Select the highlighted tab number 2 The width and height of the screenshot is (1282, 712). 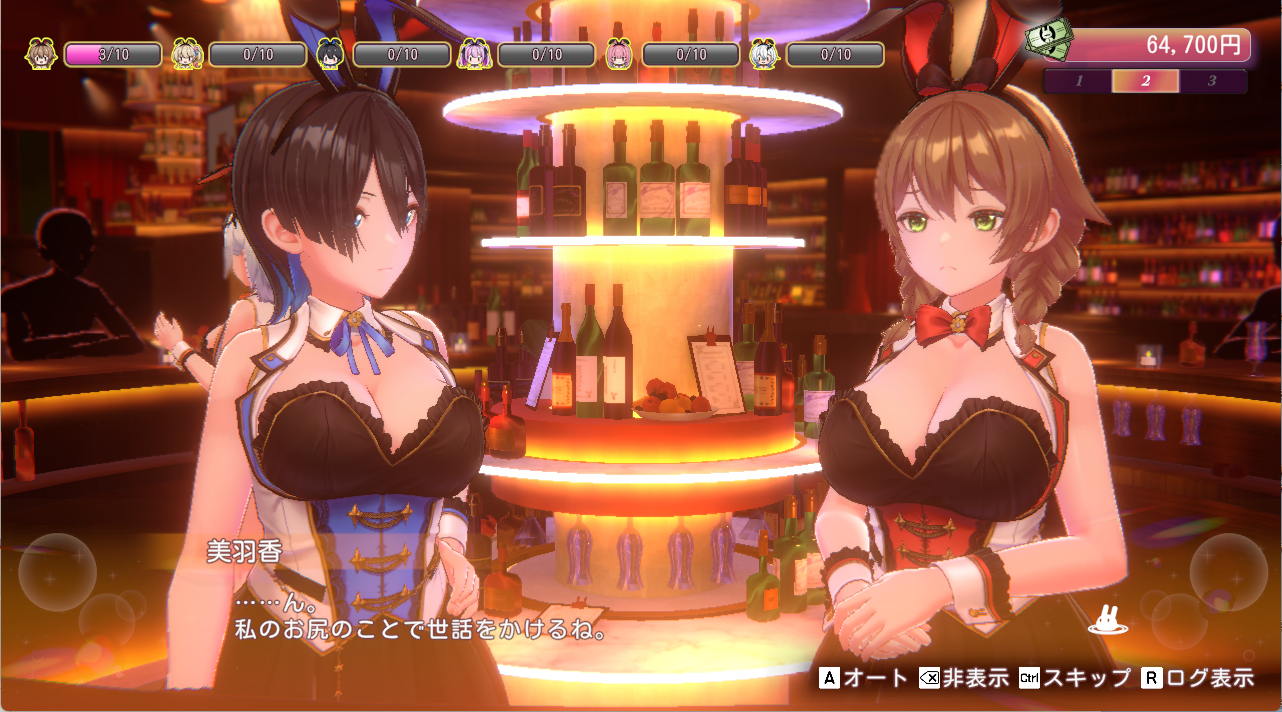[1146, 81]
